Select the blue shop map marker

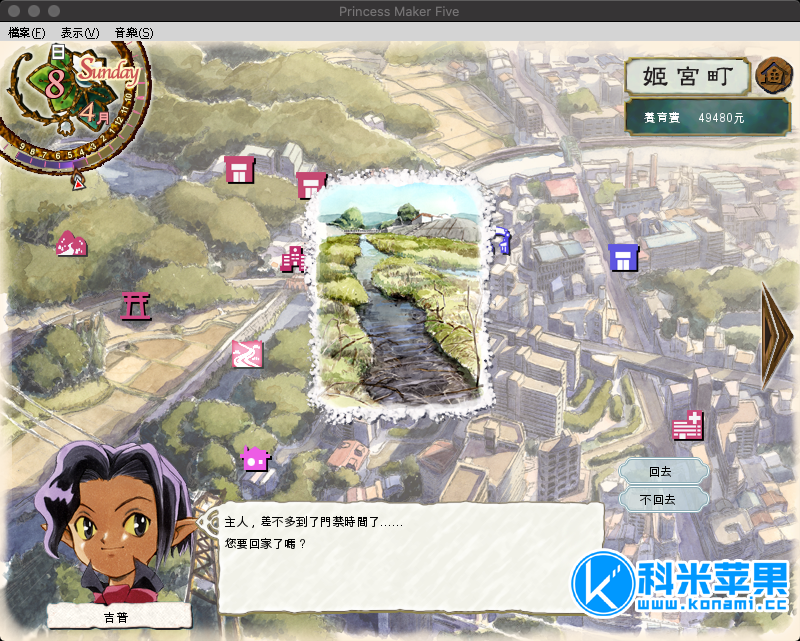tap(623, 258)
